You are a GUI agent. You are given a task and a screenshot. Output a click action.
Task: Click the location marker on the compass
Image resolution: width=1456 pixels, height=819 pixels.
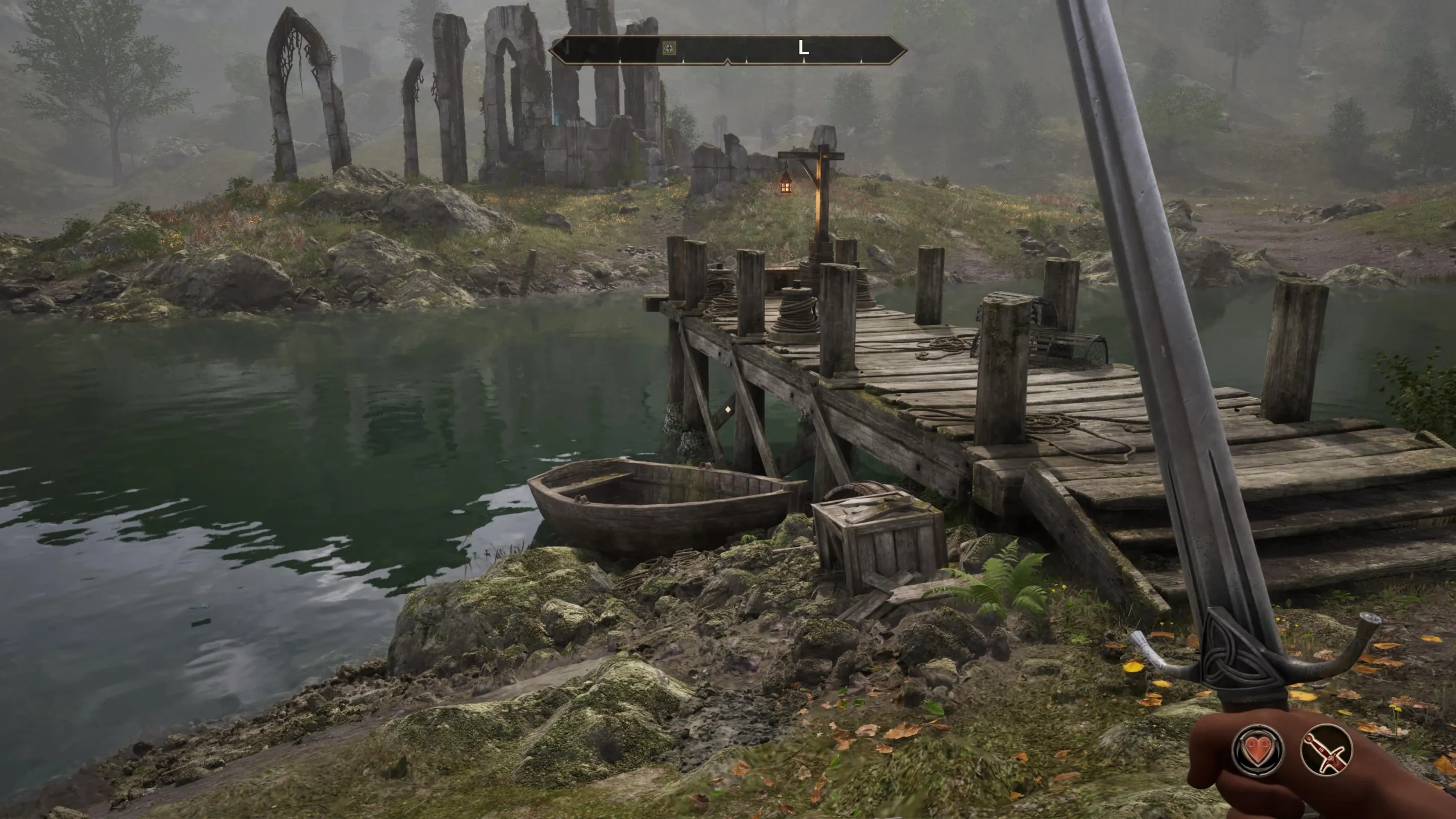(x=670, y=48)
